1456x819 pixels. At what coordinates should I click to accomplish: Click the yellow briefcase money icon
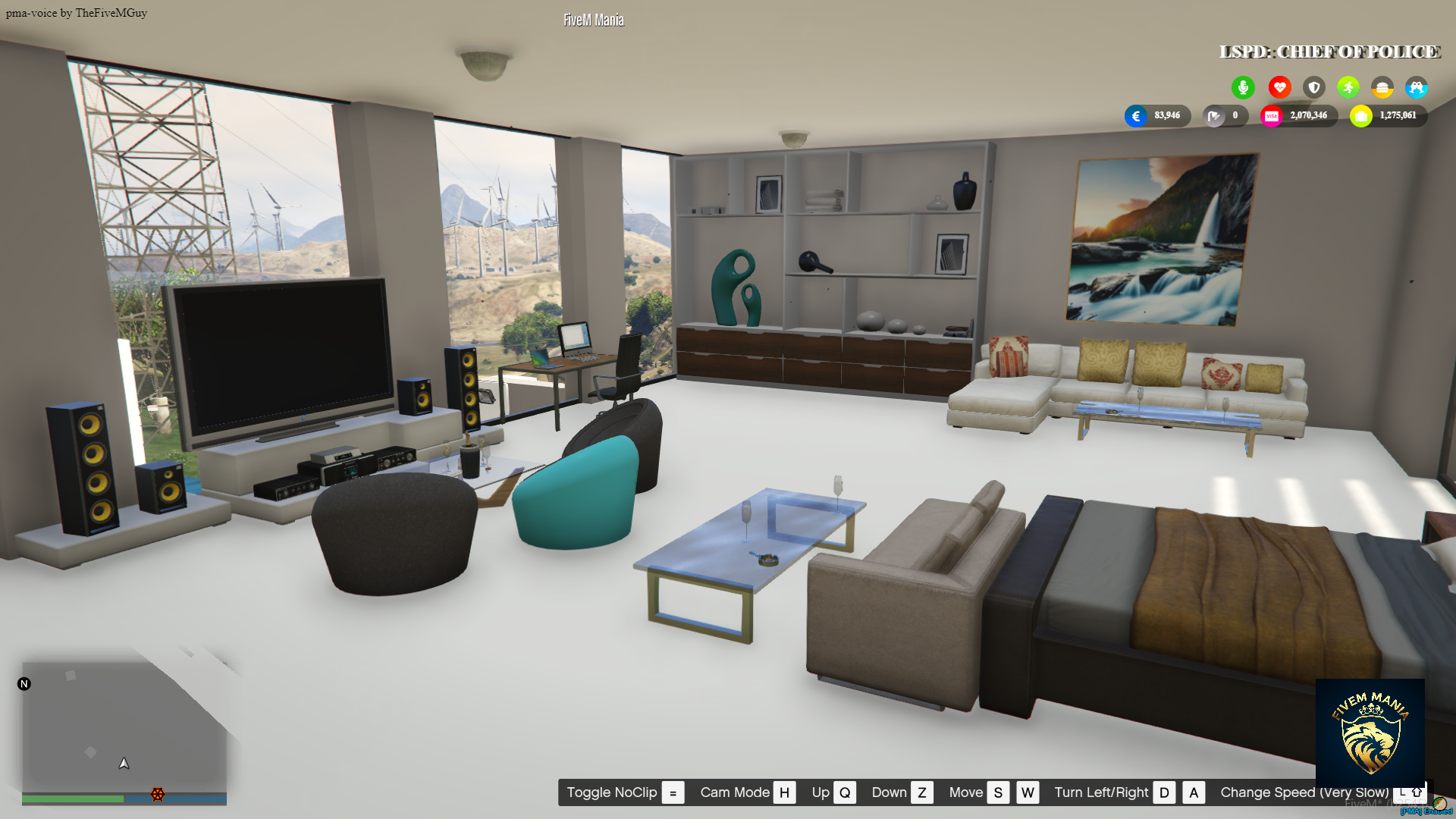click(x=1361, y=116)
